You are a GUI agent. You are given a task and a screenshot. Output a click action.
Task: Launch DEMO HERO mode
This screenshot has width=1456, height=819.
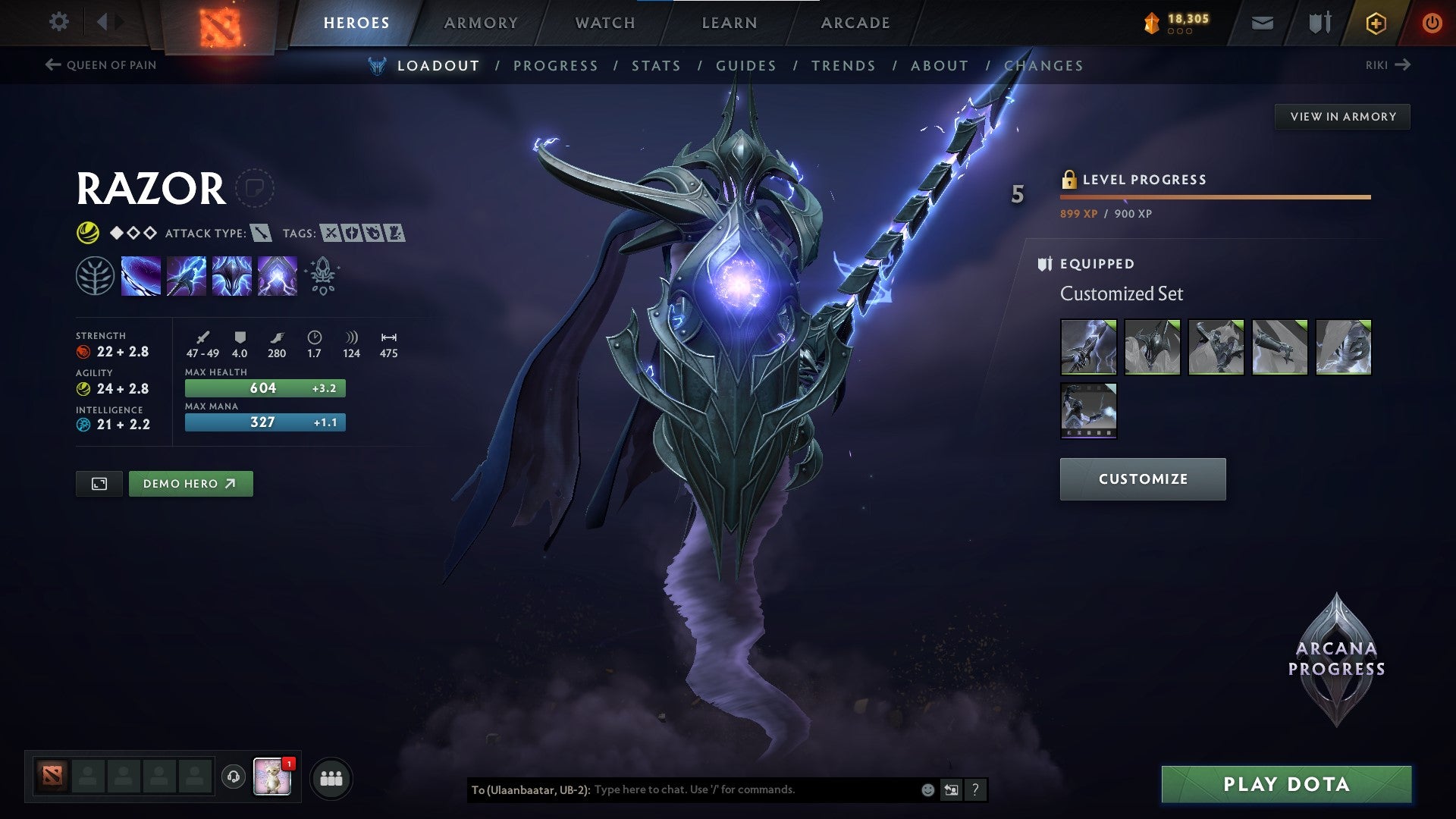[x=190, y=483]
